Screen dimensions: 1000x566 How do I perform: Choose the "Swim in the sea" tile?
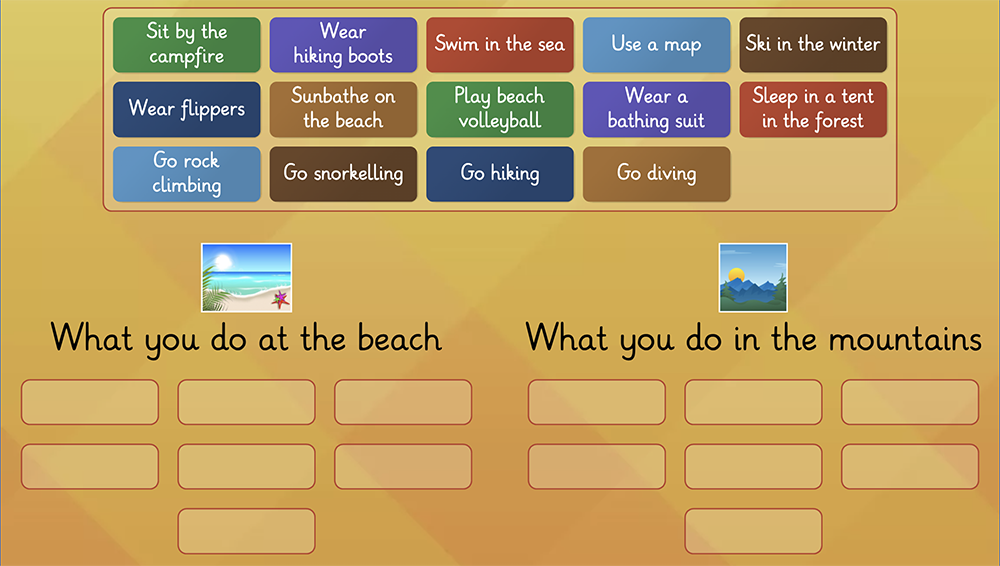pyautogui.click(x=500, y=45)
